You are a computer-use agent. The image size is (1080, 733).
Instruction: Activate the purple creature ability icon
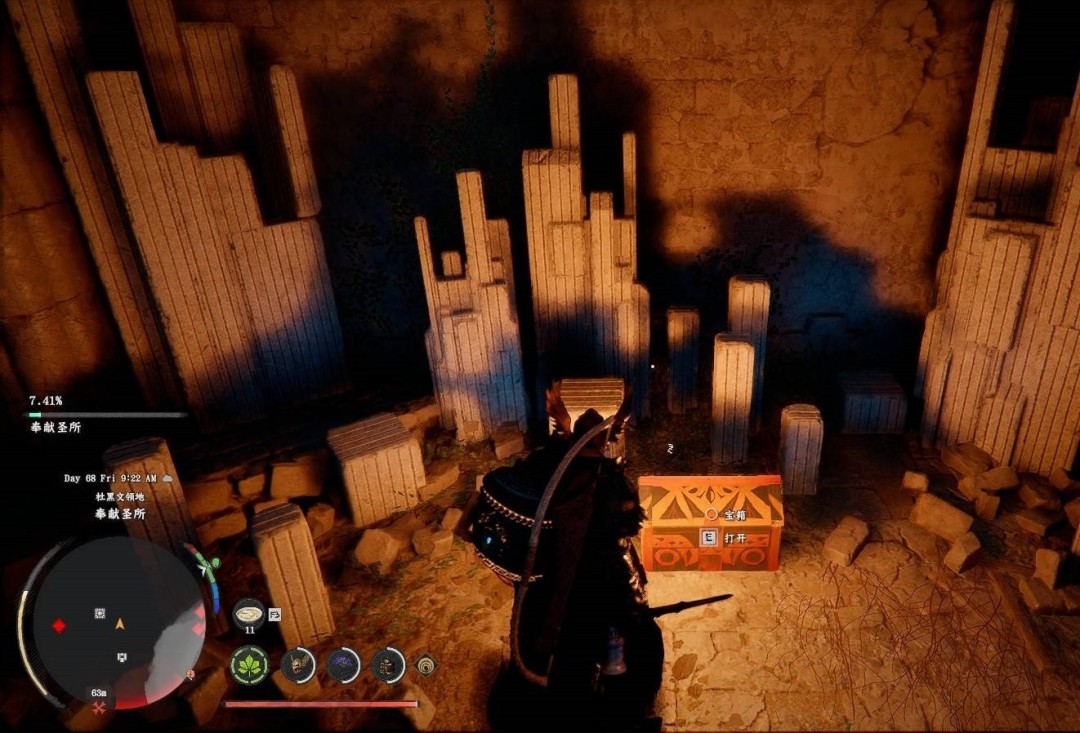343,664
